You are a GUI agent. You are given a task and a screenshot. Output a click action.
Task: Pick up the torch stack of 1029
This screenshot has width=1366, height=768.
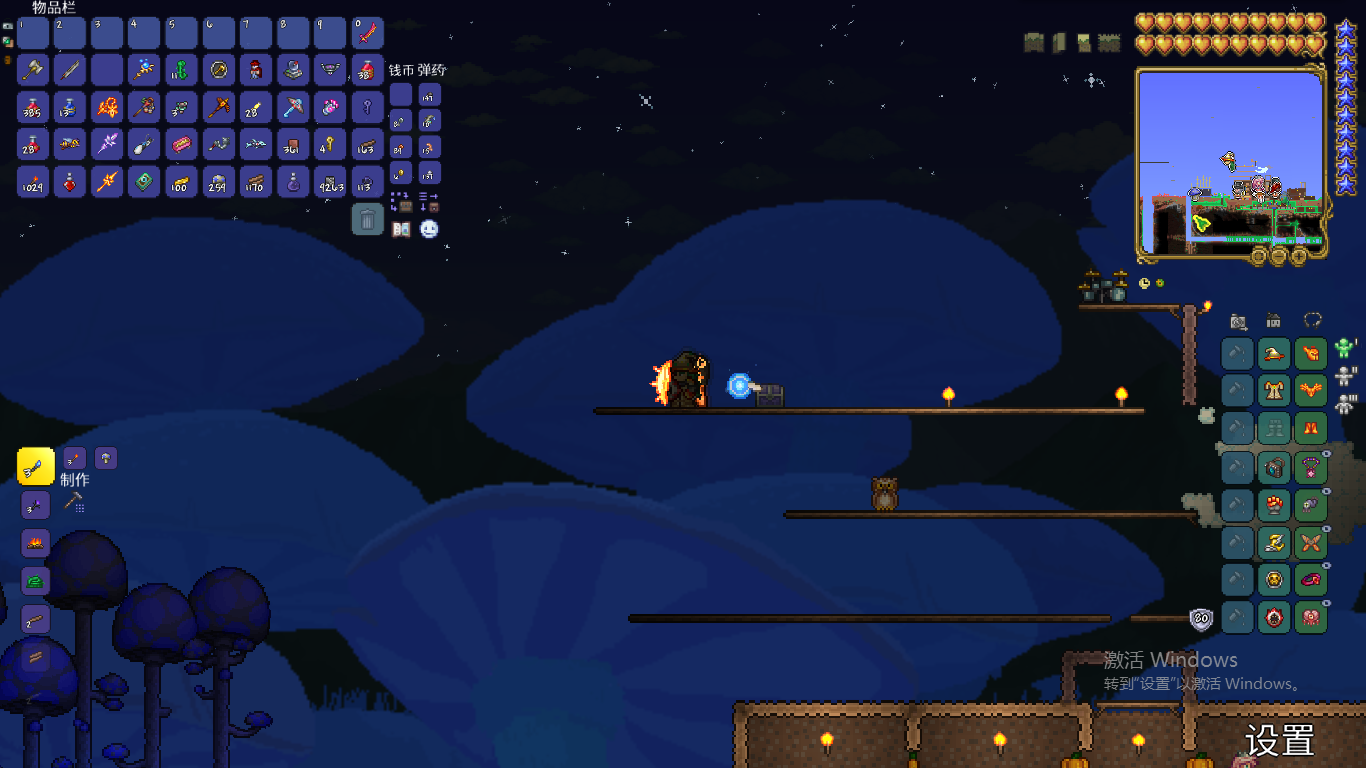(x=33, y=181)
